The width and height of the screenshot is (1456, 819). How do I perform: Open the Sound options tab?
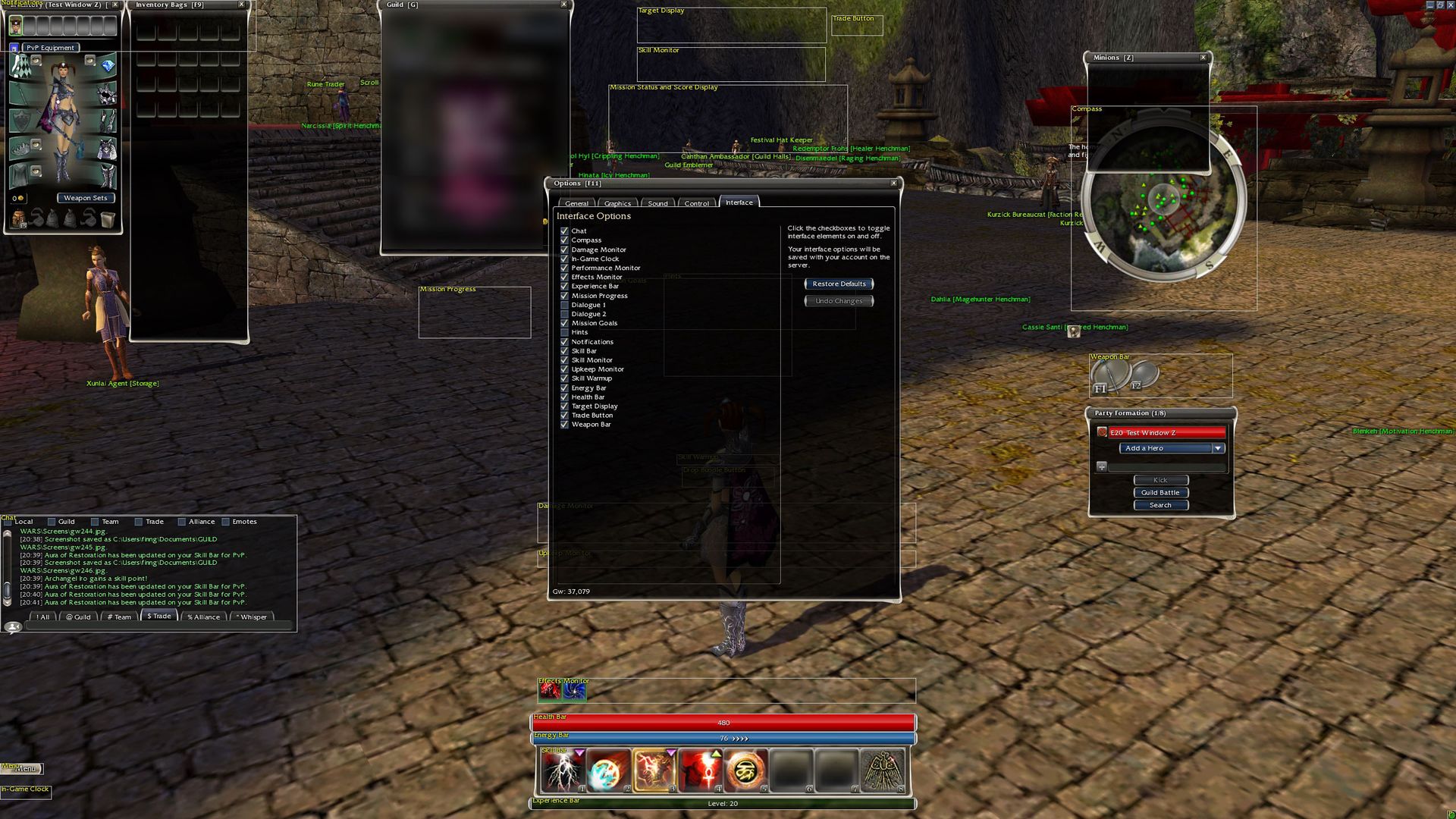click(x=657, y=203)
